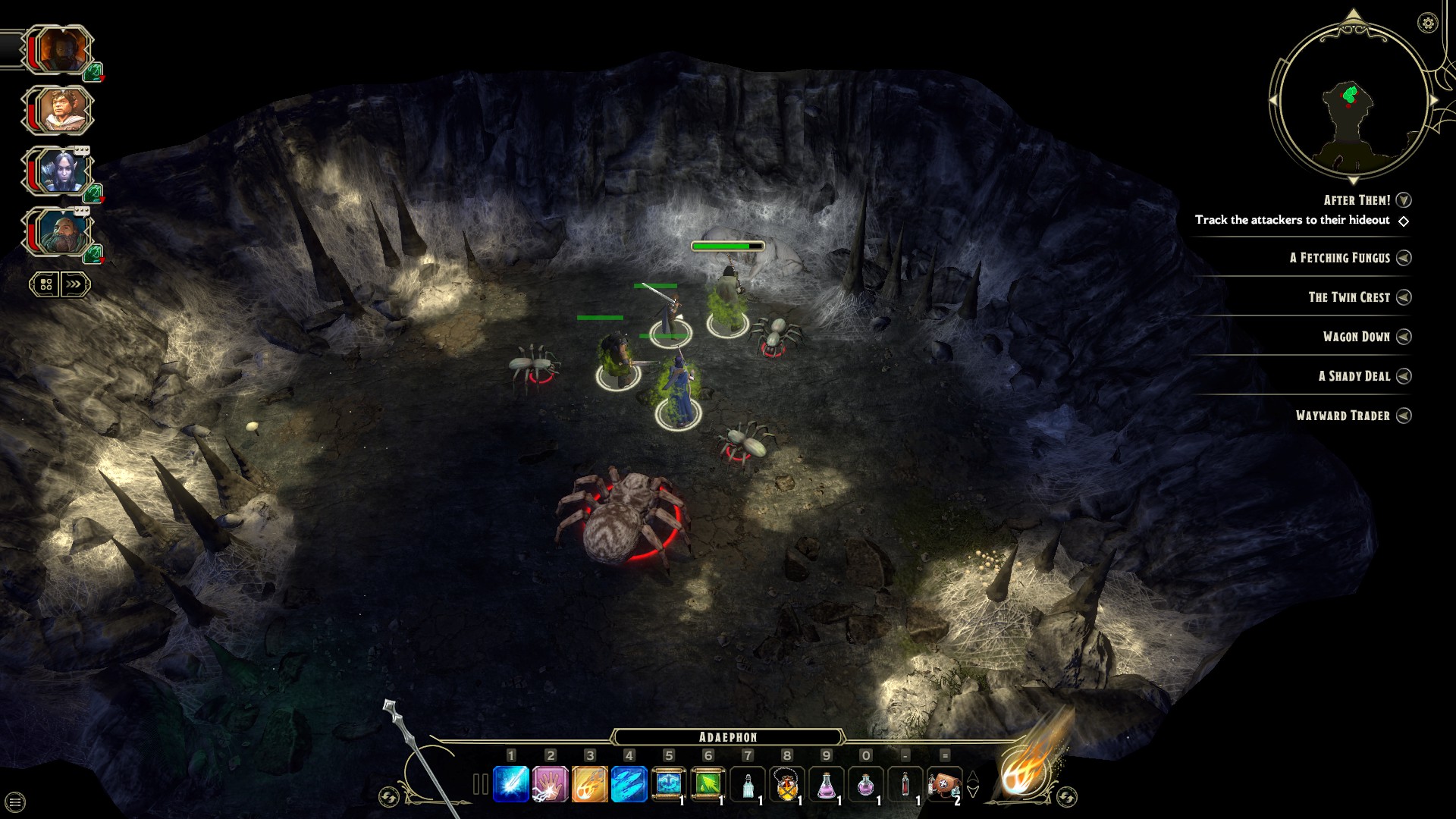1456x819 pixels.
Task: Open the hamburger menu button
Action: click(x=15, y=802)
